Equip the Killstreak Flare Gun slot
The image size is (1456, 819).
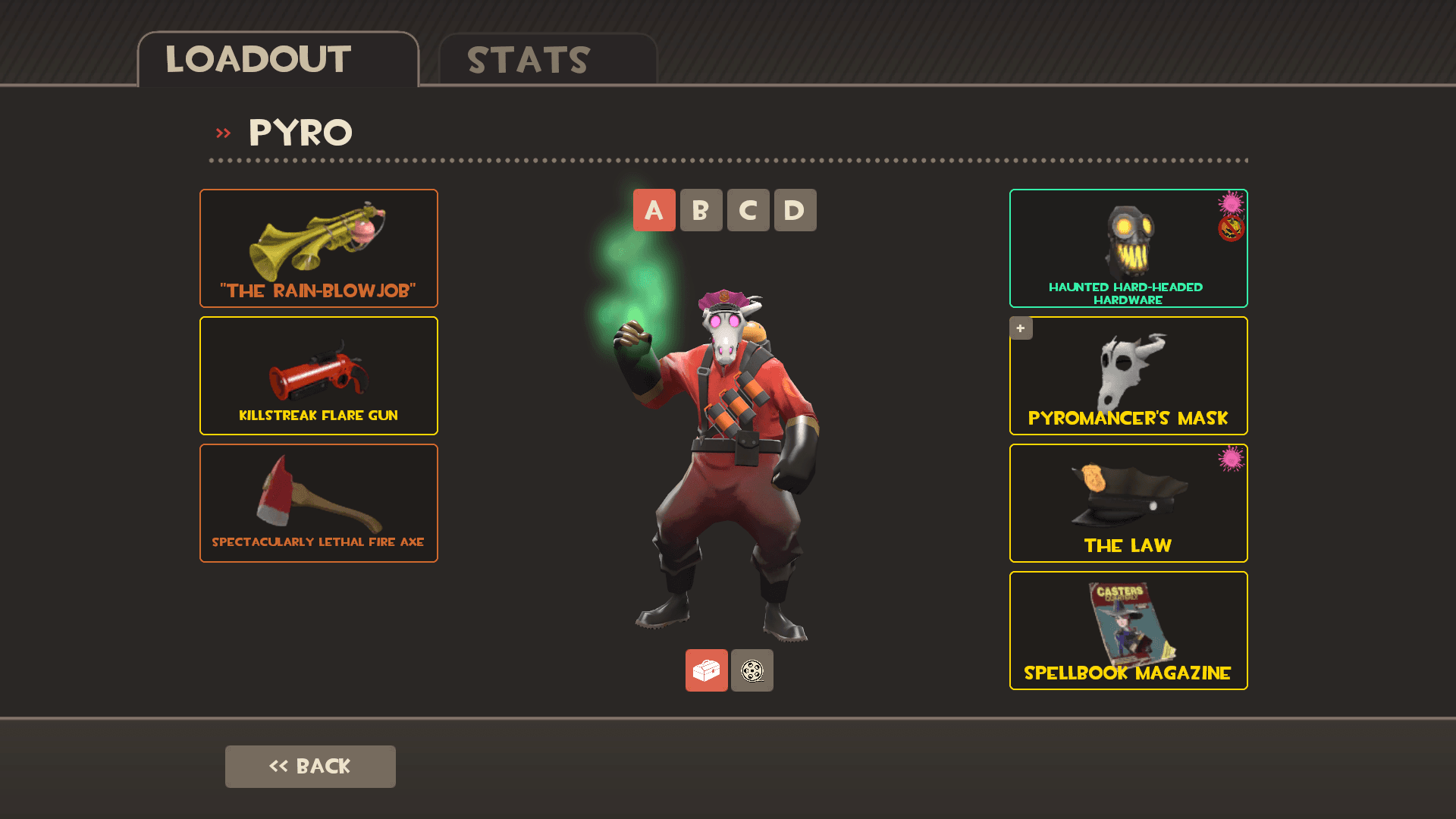pos(318,375)
